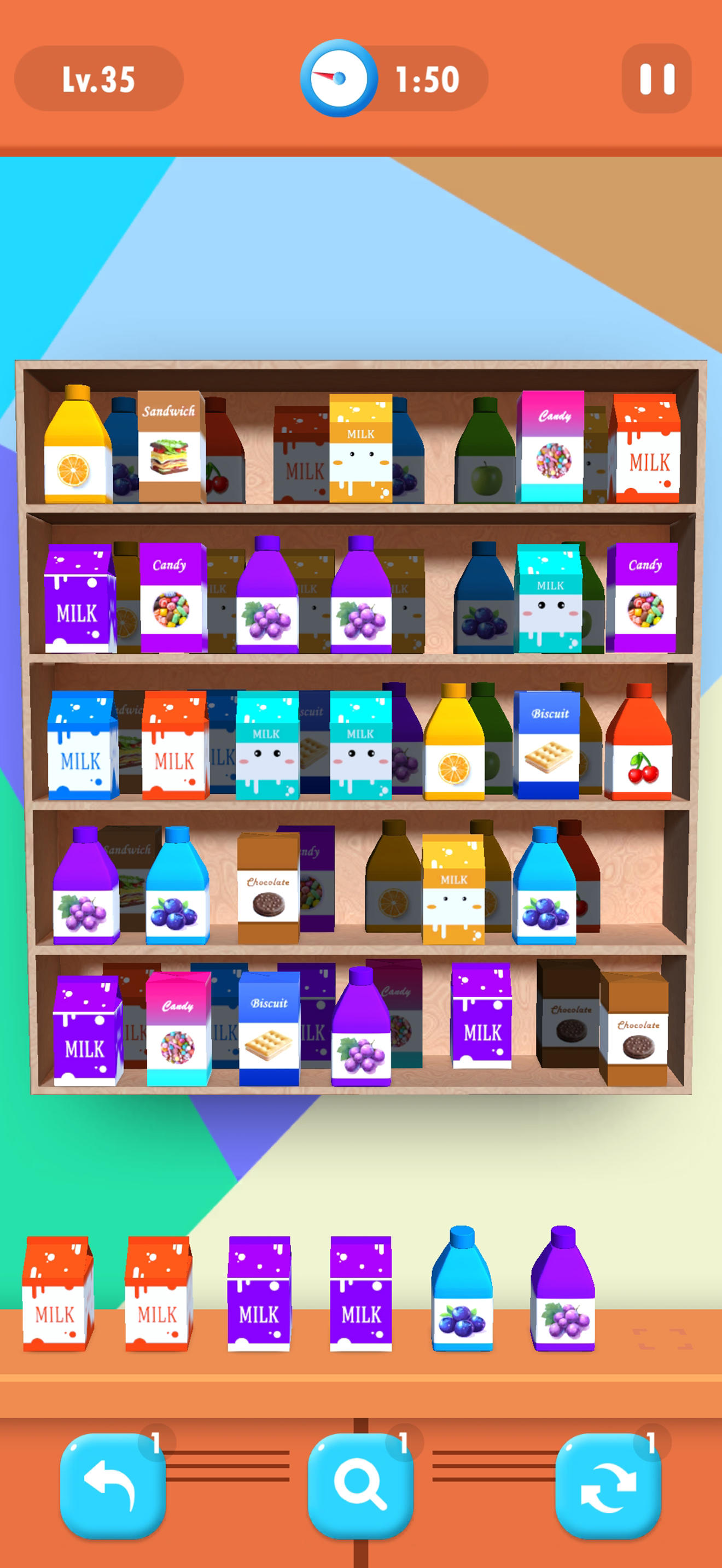The width and height of the screenshot is (722, 1568).
Task: Tap the Lv.35 level badge
Action: 101,78
